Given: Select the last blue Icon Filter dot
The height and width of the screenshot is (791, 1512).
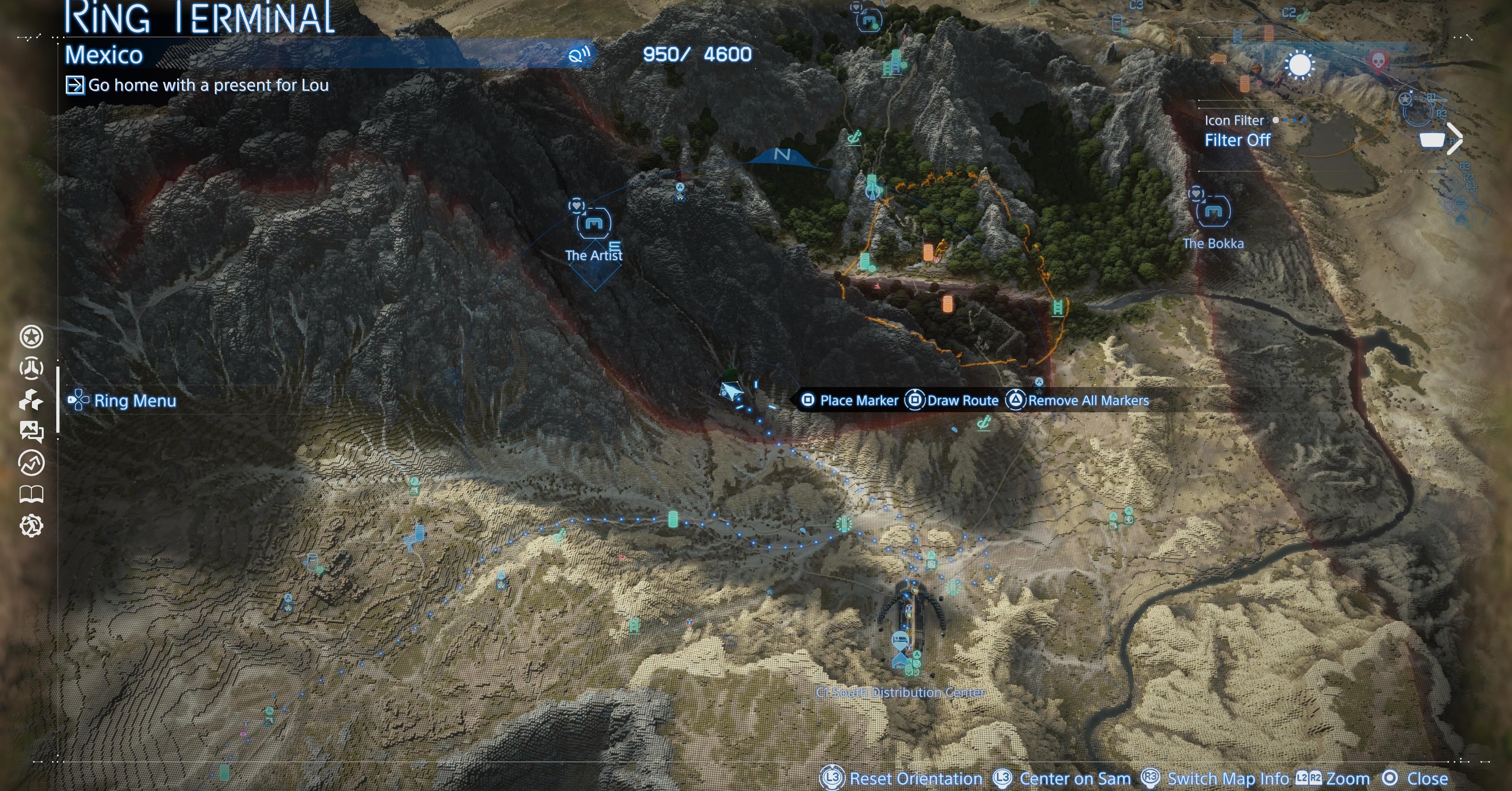Looking at the screenshot, I should pos(1304,121).
